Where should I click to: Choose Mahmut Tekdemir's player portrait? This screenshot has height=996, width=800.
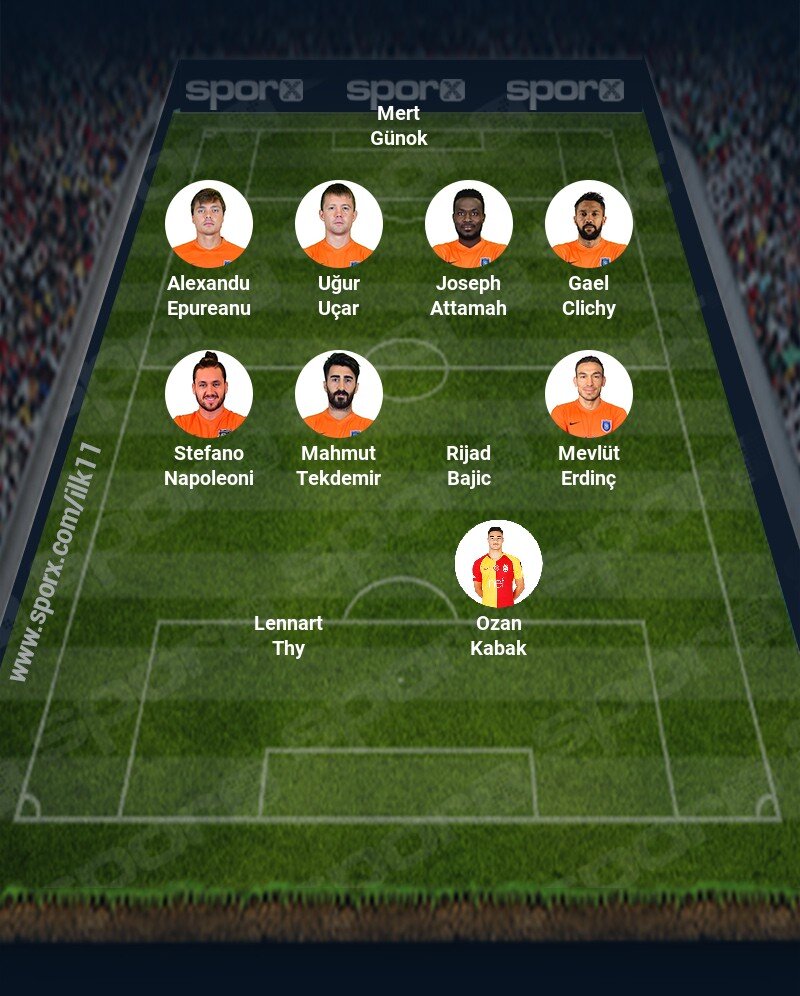click(x=338, y=394)
